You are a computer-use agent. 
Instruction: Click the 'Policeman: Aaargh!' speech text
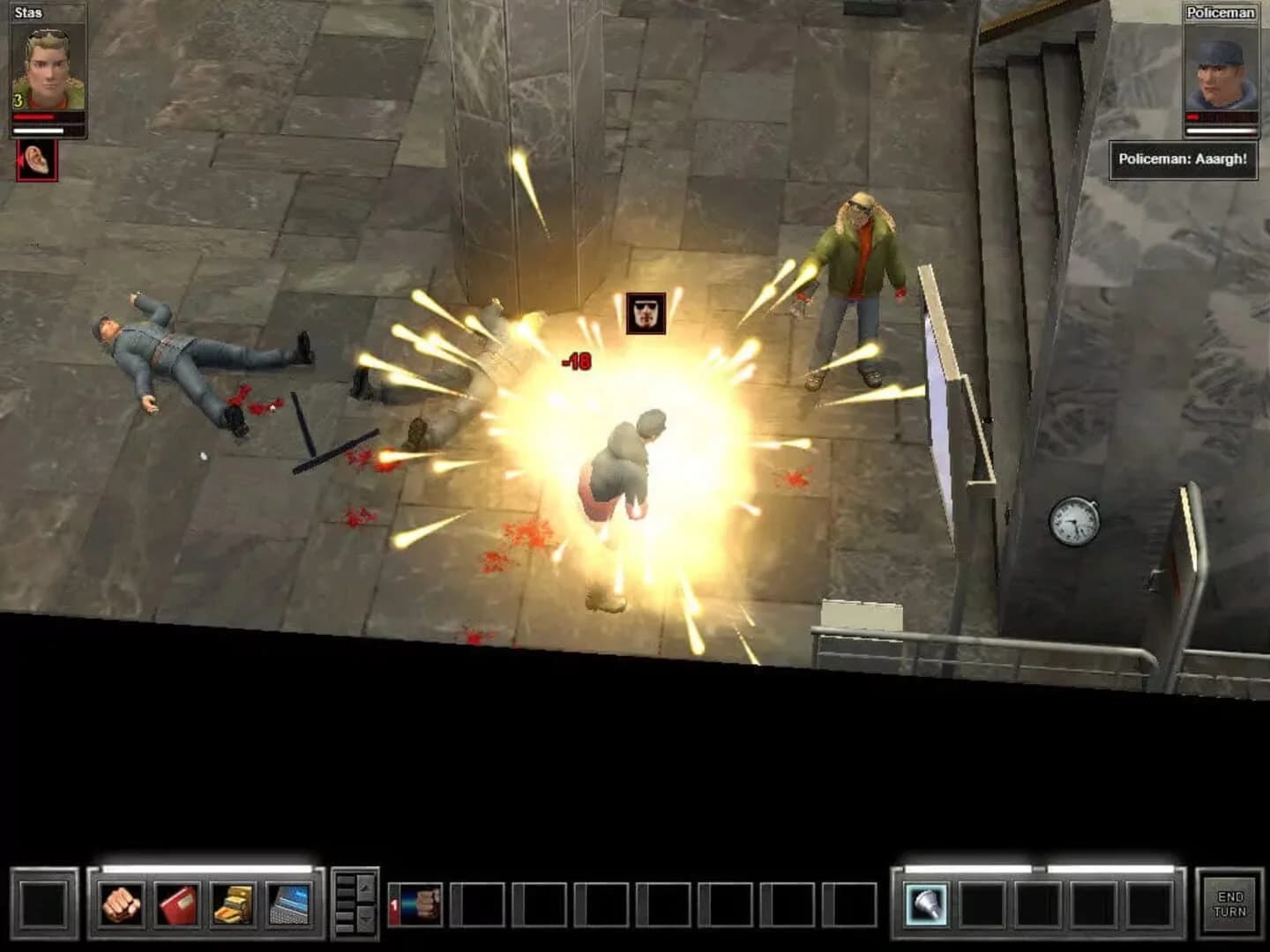pyautogui.click(x=1184, y=159)
